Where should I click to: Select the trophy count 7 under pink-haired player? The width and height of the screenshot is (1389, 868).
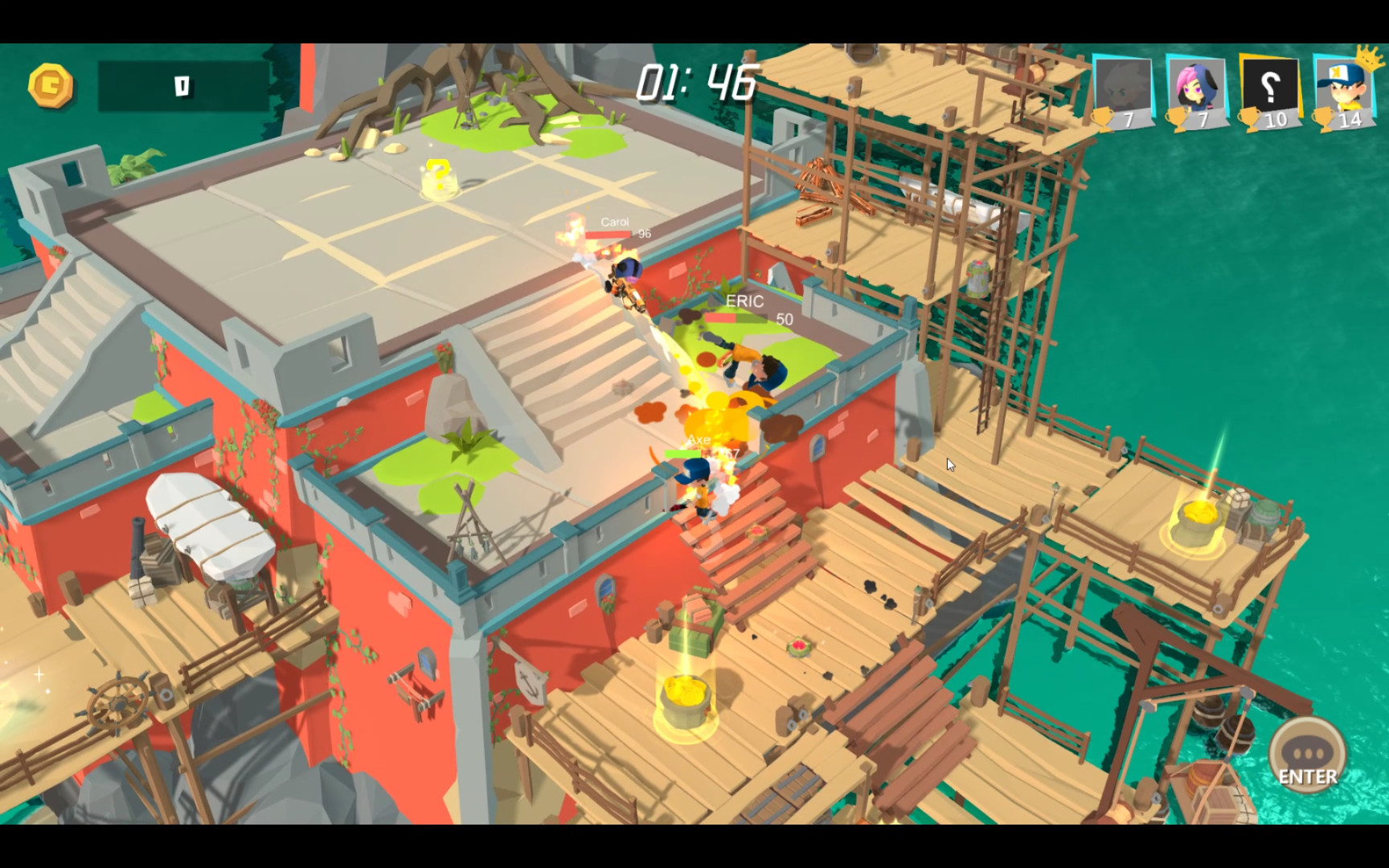(x=1203, y=121)
